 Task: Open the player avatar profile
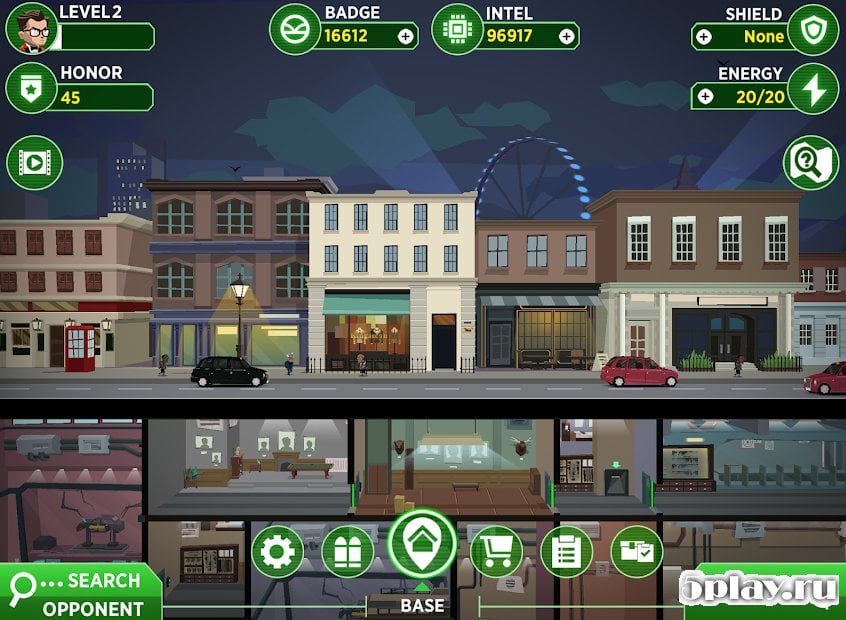click(31, 29)
